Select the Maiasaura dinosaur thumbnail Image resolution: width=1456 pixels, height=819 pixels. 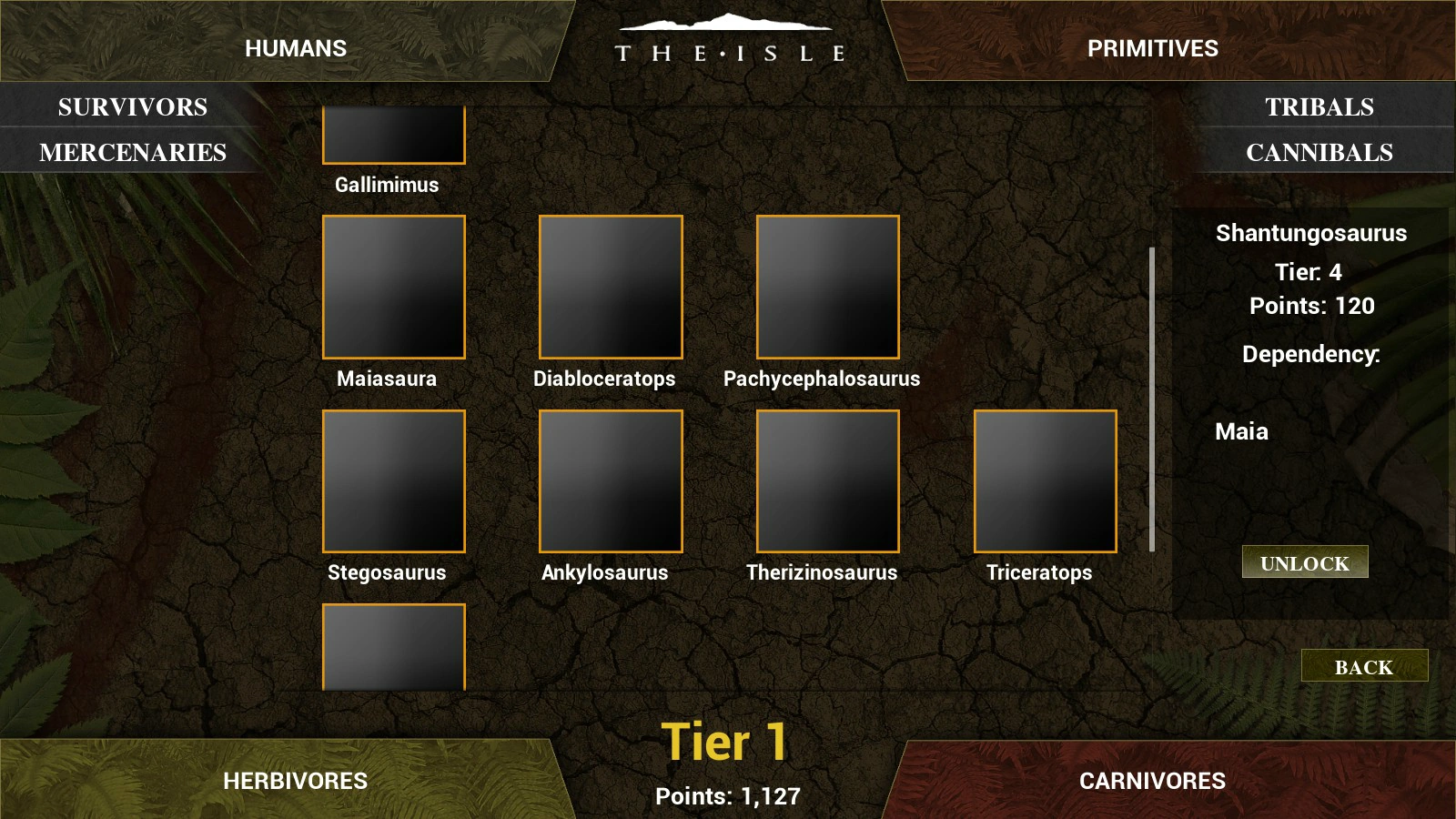tap(393, 287)
